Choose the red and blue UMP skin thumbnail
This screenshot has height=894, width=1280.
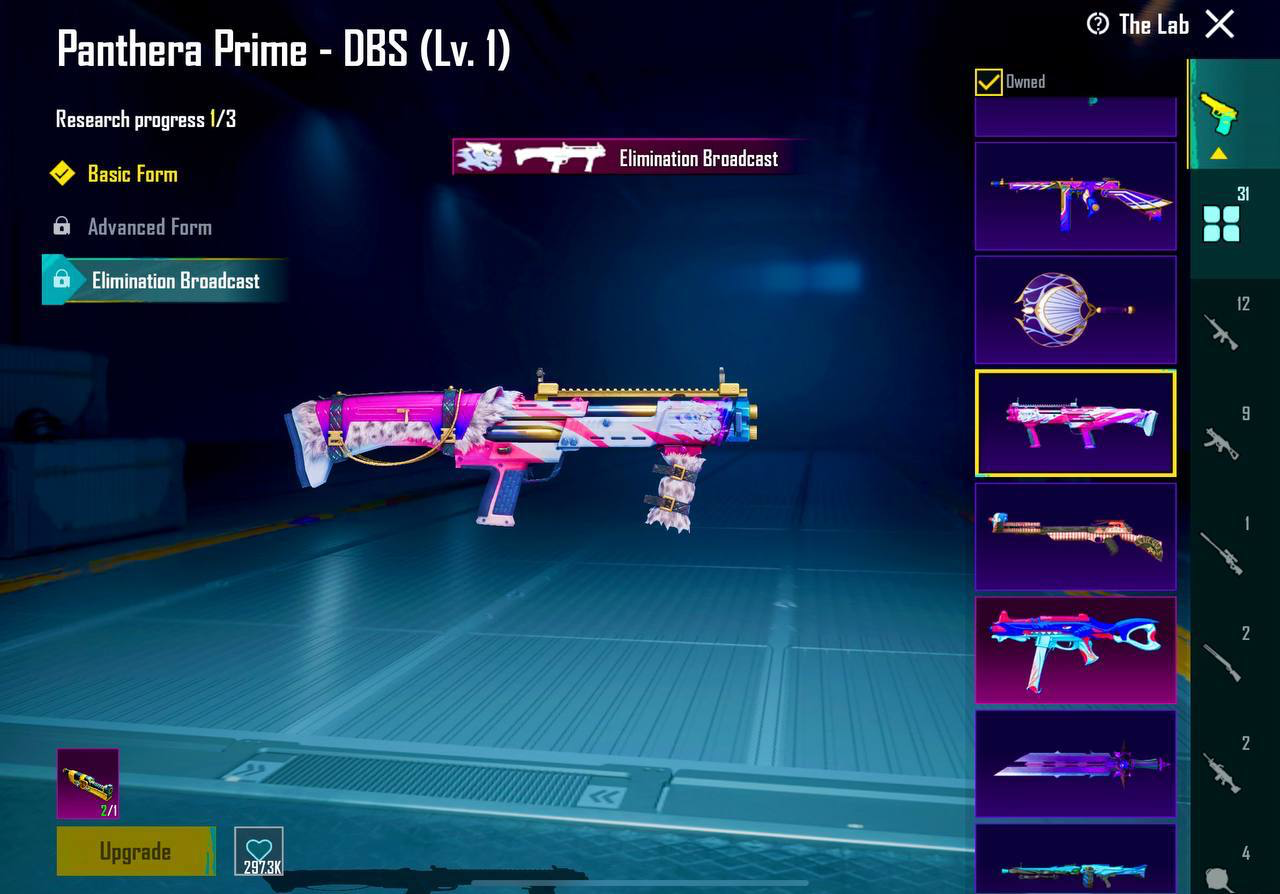(1075, 650)
